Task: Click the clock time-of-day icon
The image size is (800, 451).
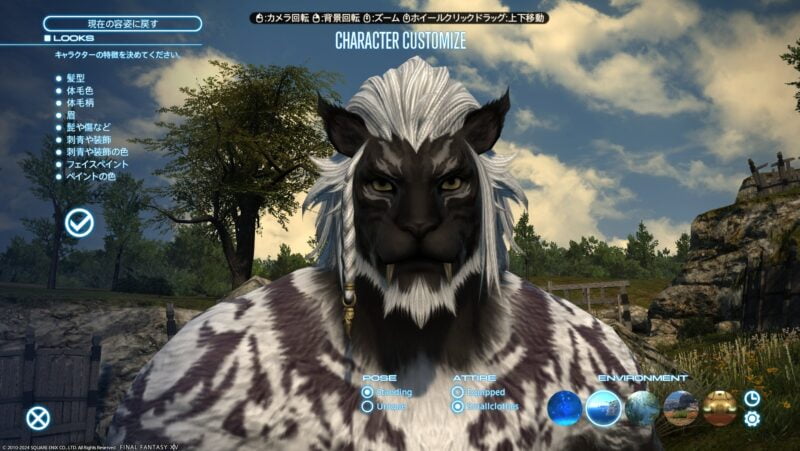Action: [752, 398]
